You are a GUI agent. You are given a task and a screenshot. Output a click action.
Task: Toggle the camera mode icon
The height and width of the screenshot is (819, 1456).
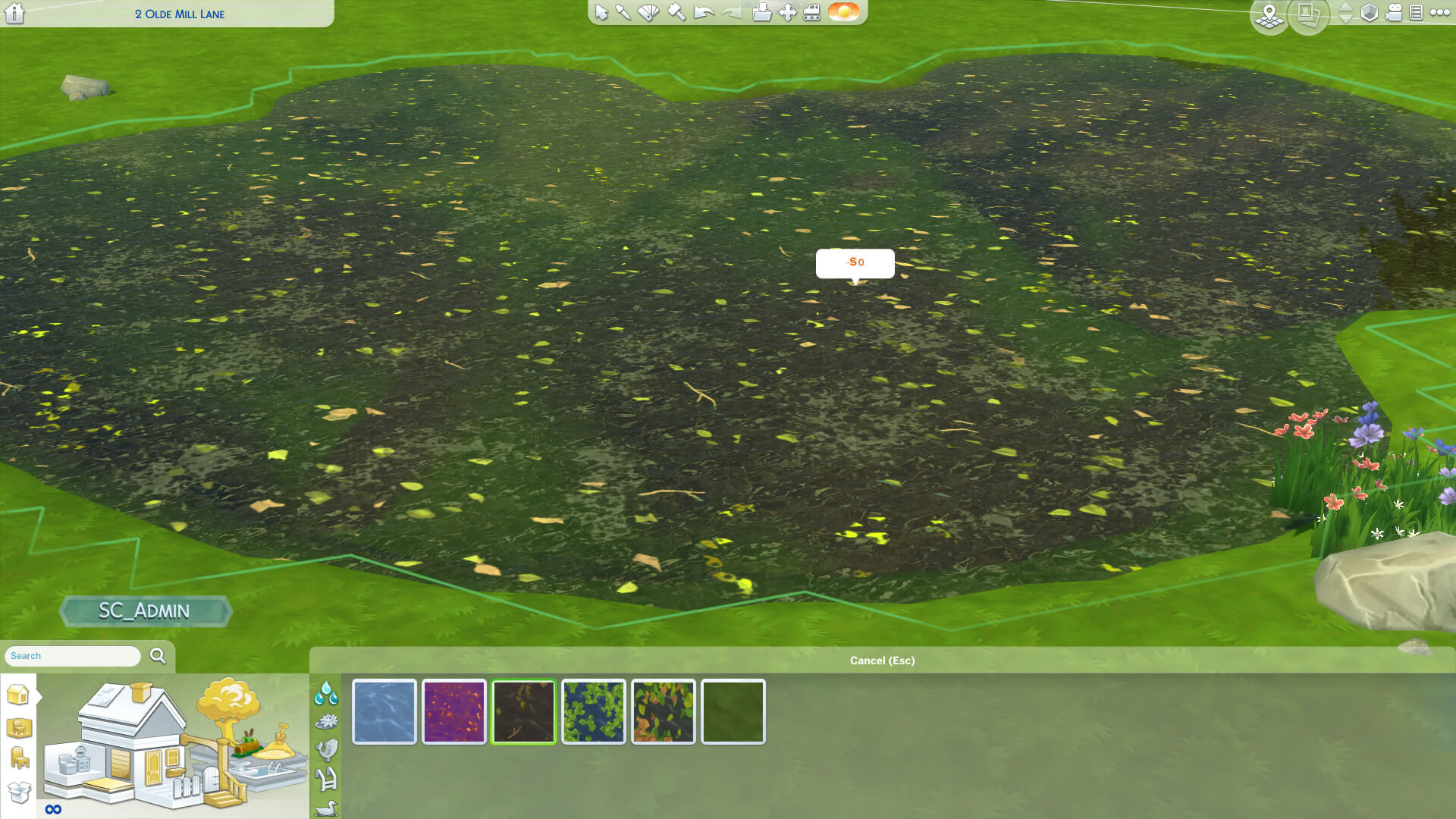click(x=1394, y=13)
